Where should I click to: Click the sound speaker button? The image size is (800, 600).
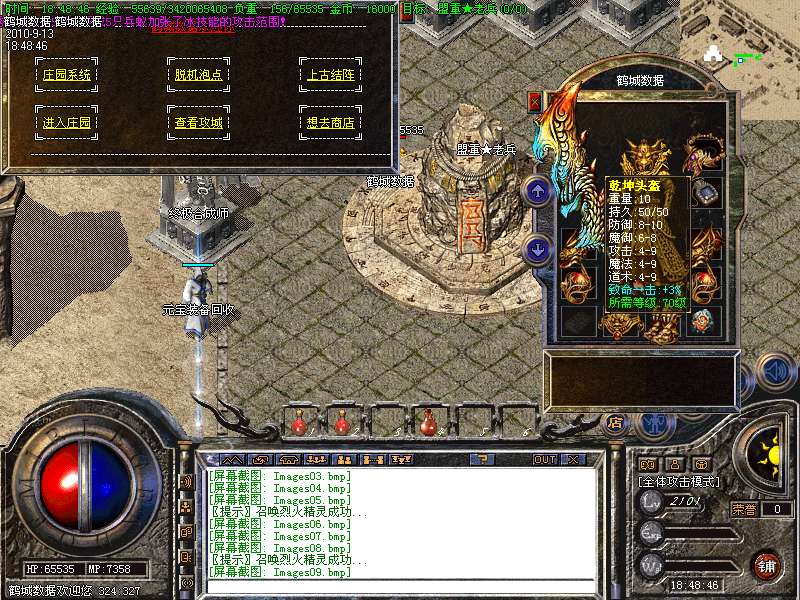(x=774, y=370)
